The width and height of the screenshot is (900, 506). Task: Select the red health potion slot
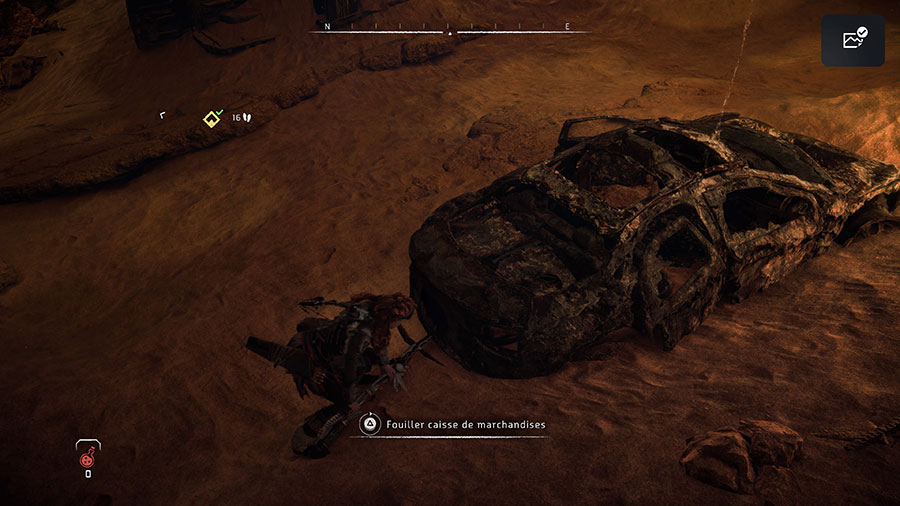pyautogui.click(x=88, y=459)
